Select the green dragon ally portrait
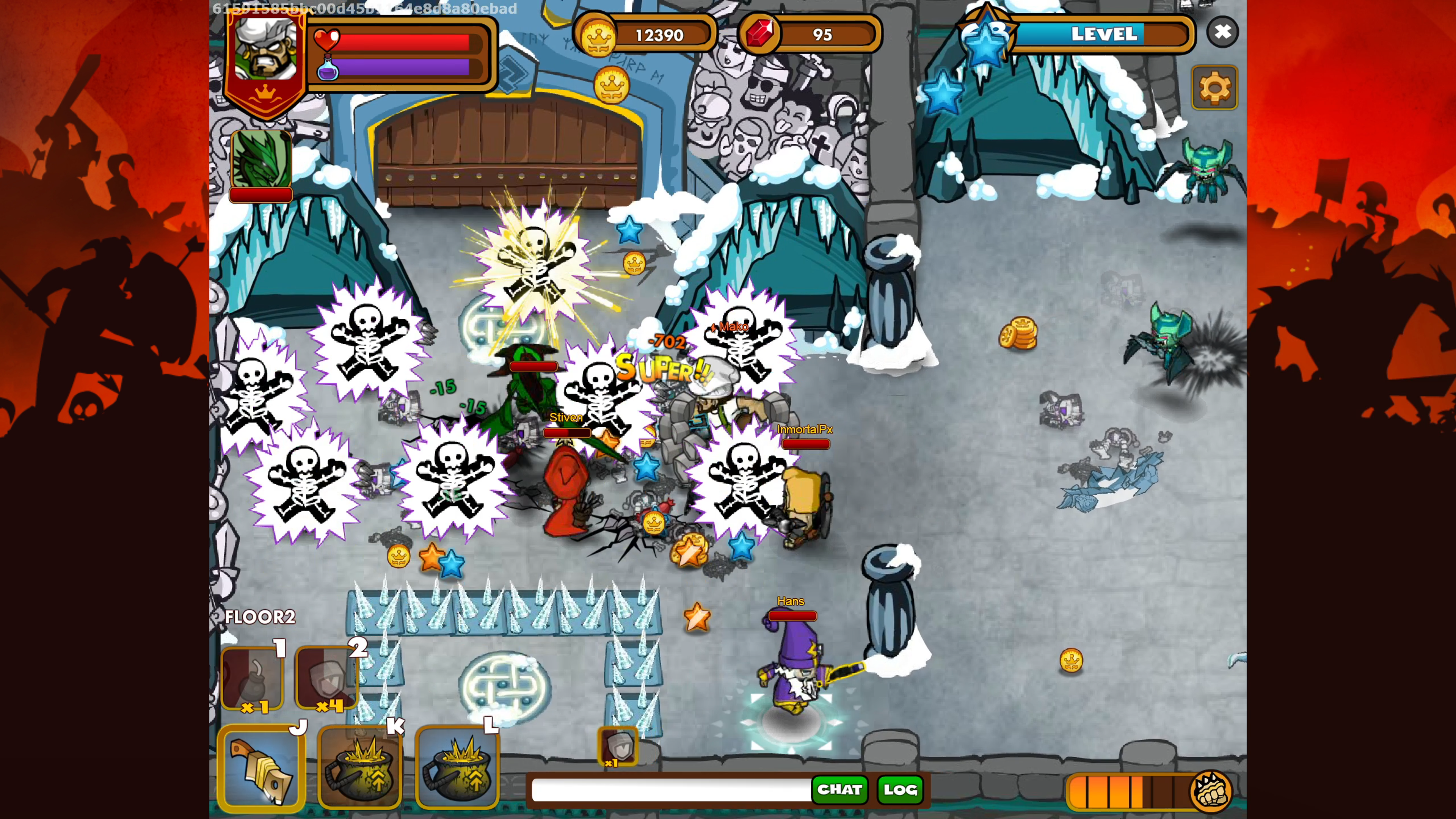The image size is (1456, 819). 261,160
